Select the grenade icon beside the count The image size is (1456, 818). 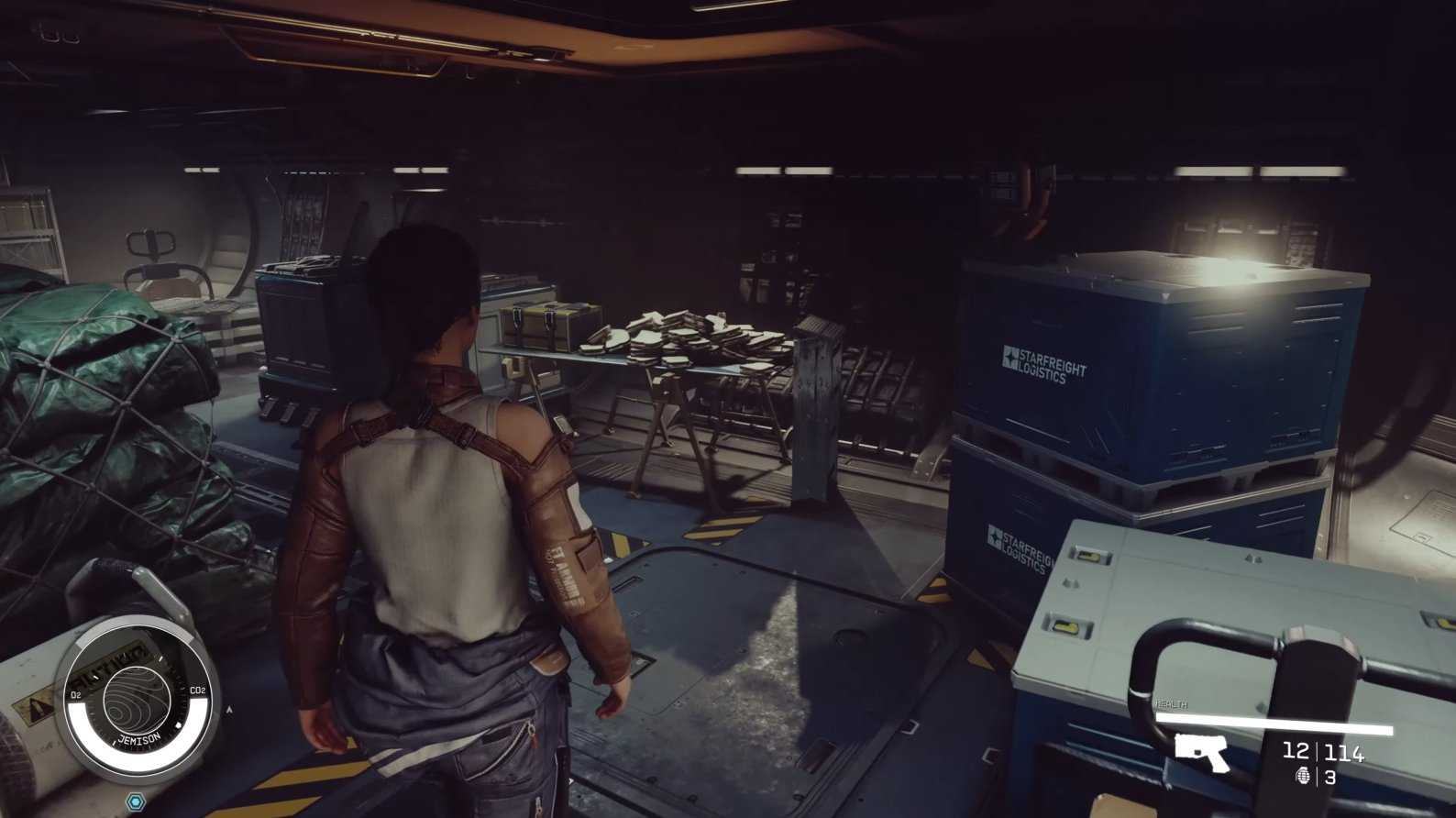pyautogui.click(x=1303, y=778)
